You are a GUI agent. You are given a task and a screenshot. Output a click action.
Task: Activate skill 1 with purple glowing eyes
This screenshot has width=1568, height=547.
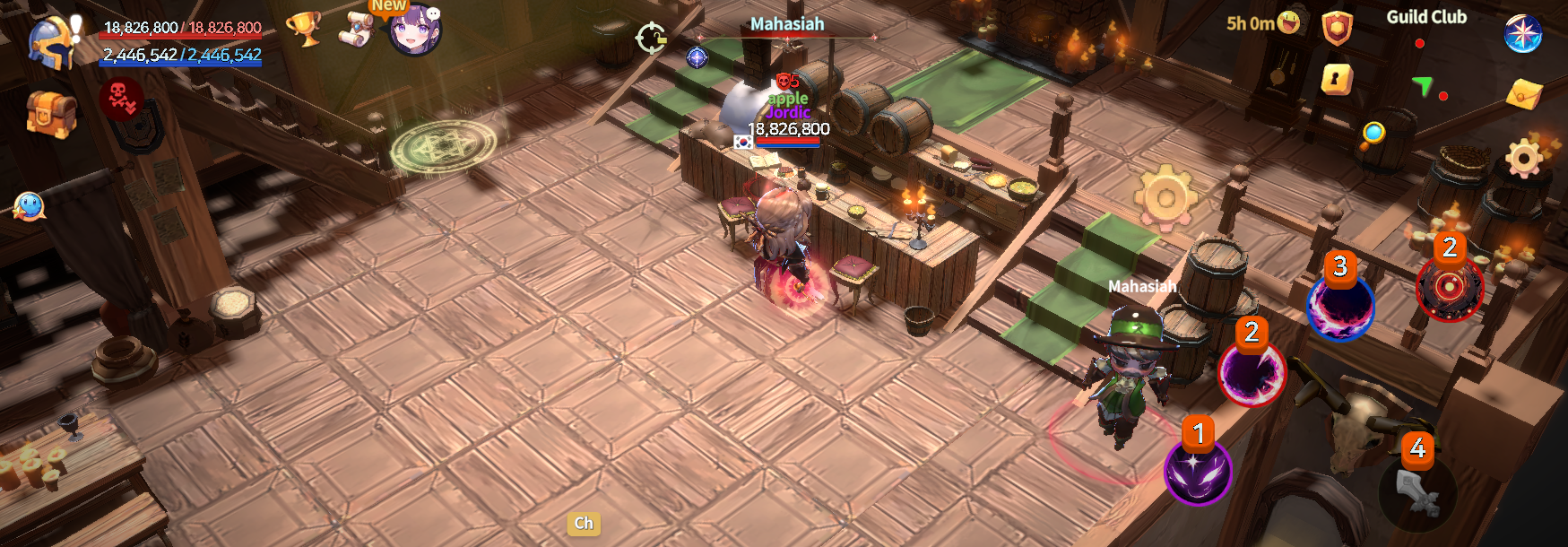[1198, 471]
